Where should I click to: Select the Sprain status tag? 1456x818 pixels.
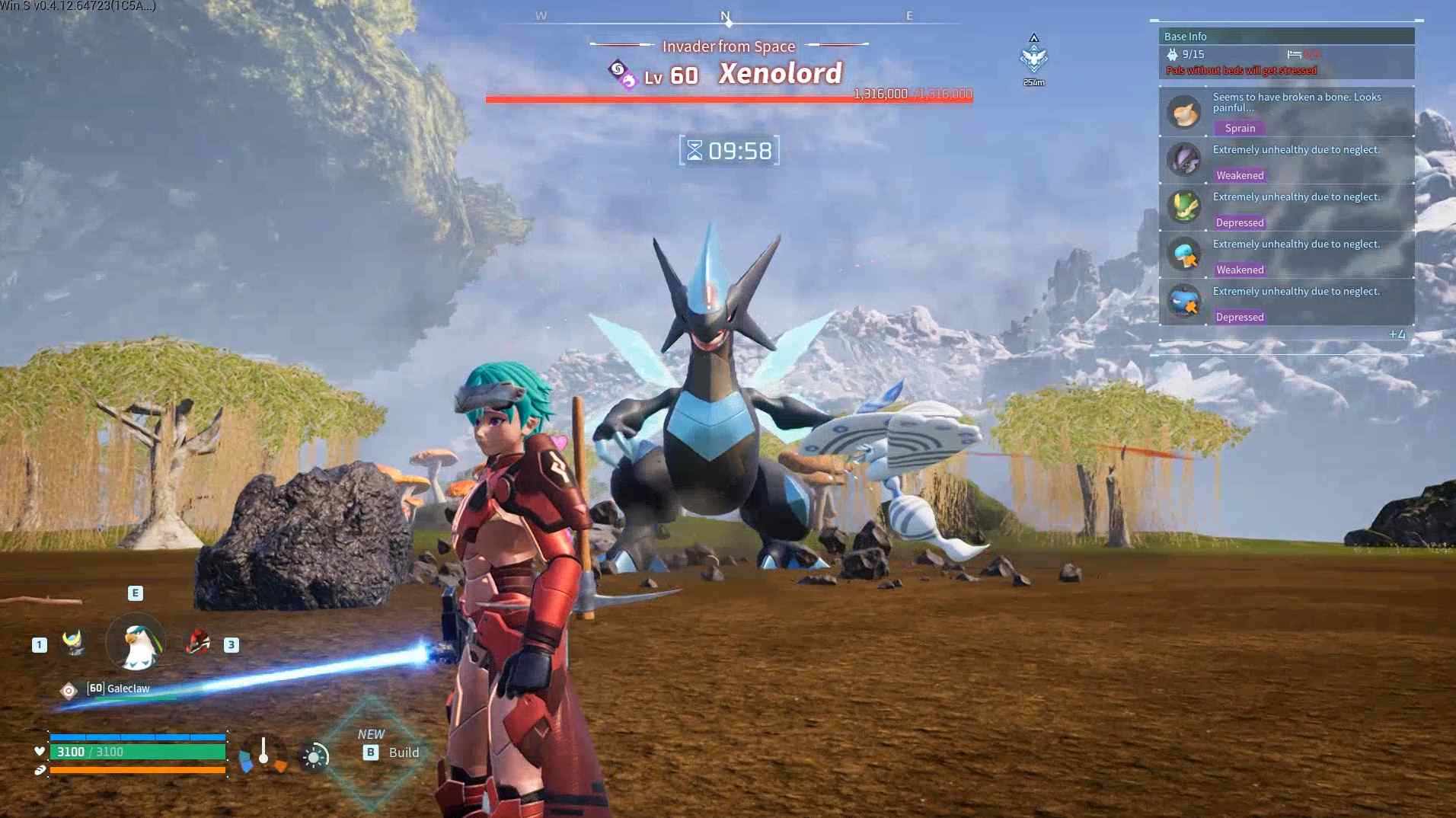tap(1239, 128)
